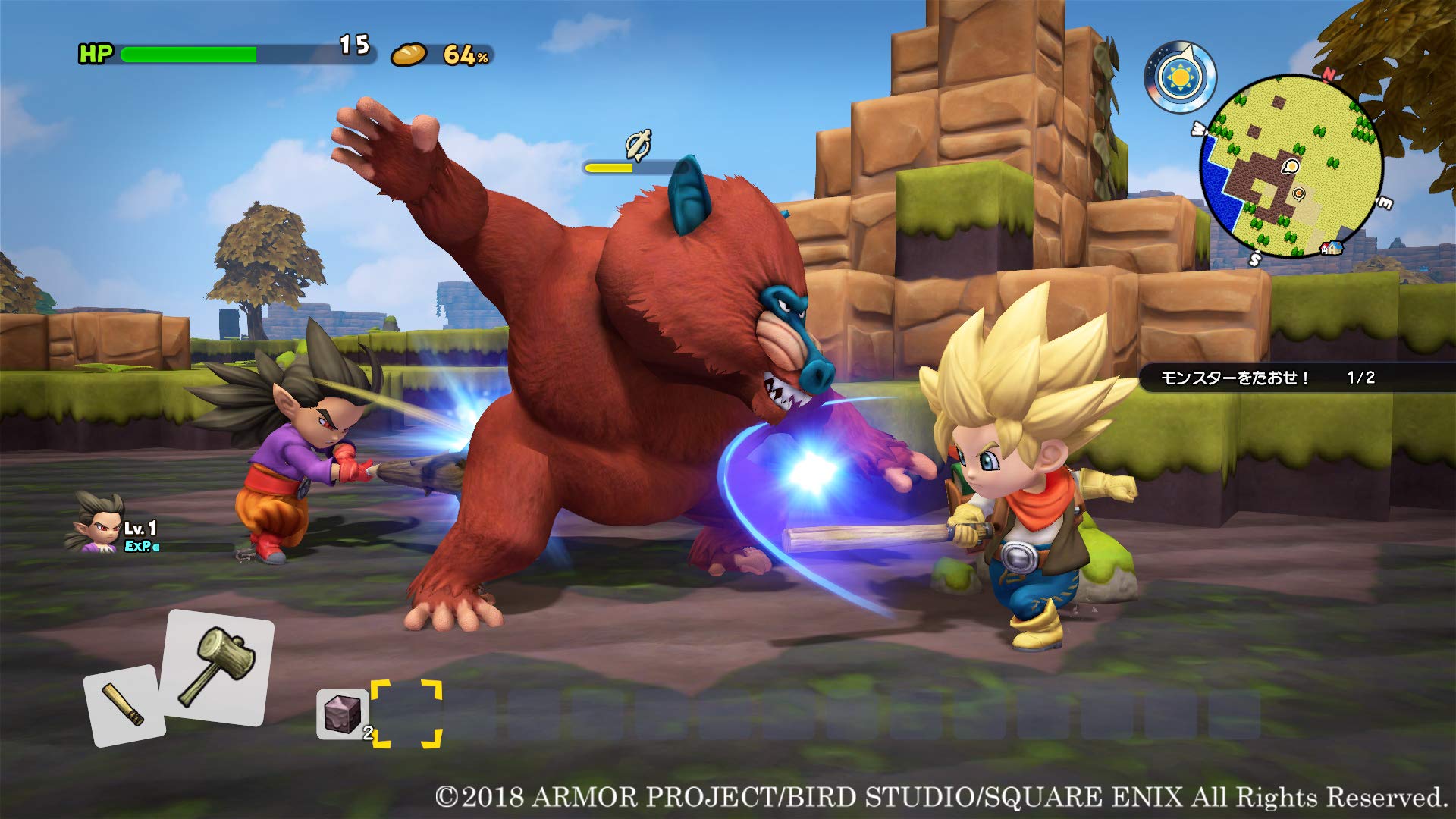Click the orange player marker on the minimap
Image resolution: width=1456 pixels, height=819 pixels.
(1298, 193)
